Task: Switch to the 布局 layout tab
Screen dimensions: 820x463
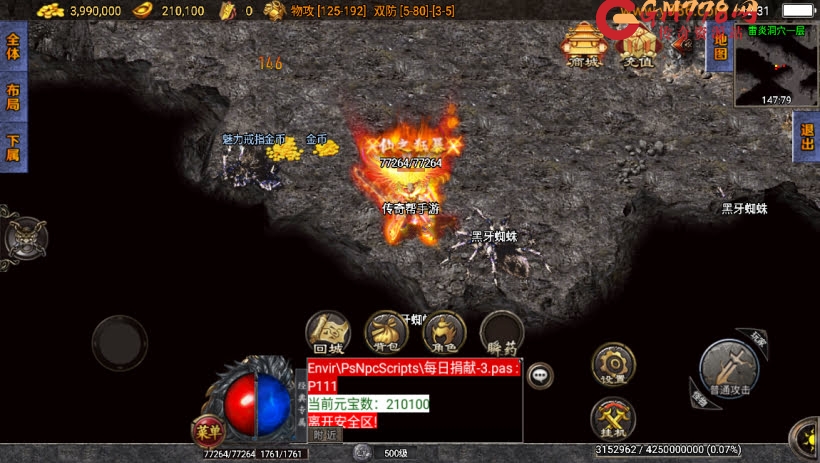Action: pos(13,97)
